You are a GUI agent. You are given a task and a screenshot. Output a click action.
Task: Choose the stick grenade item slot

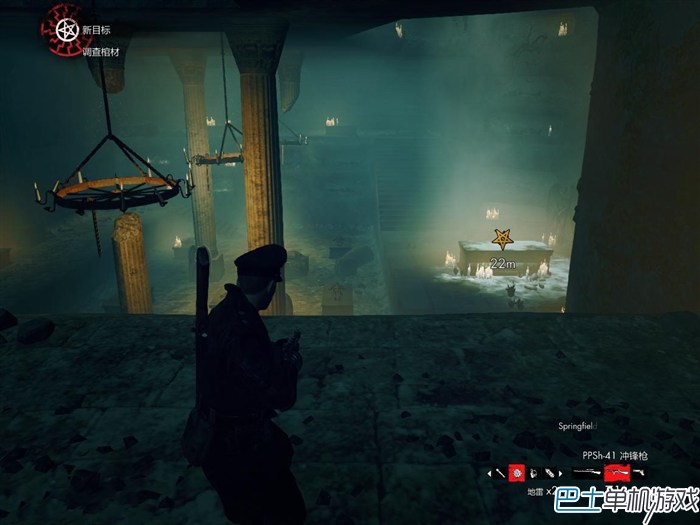click(x=502, y=472)
